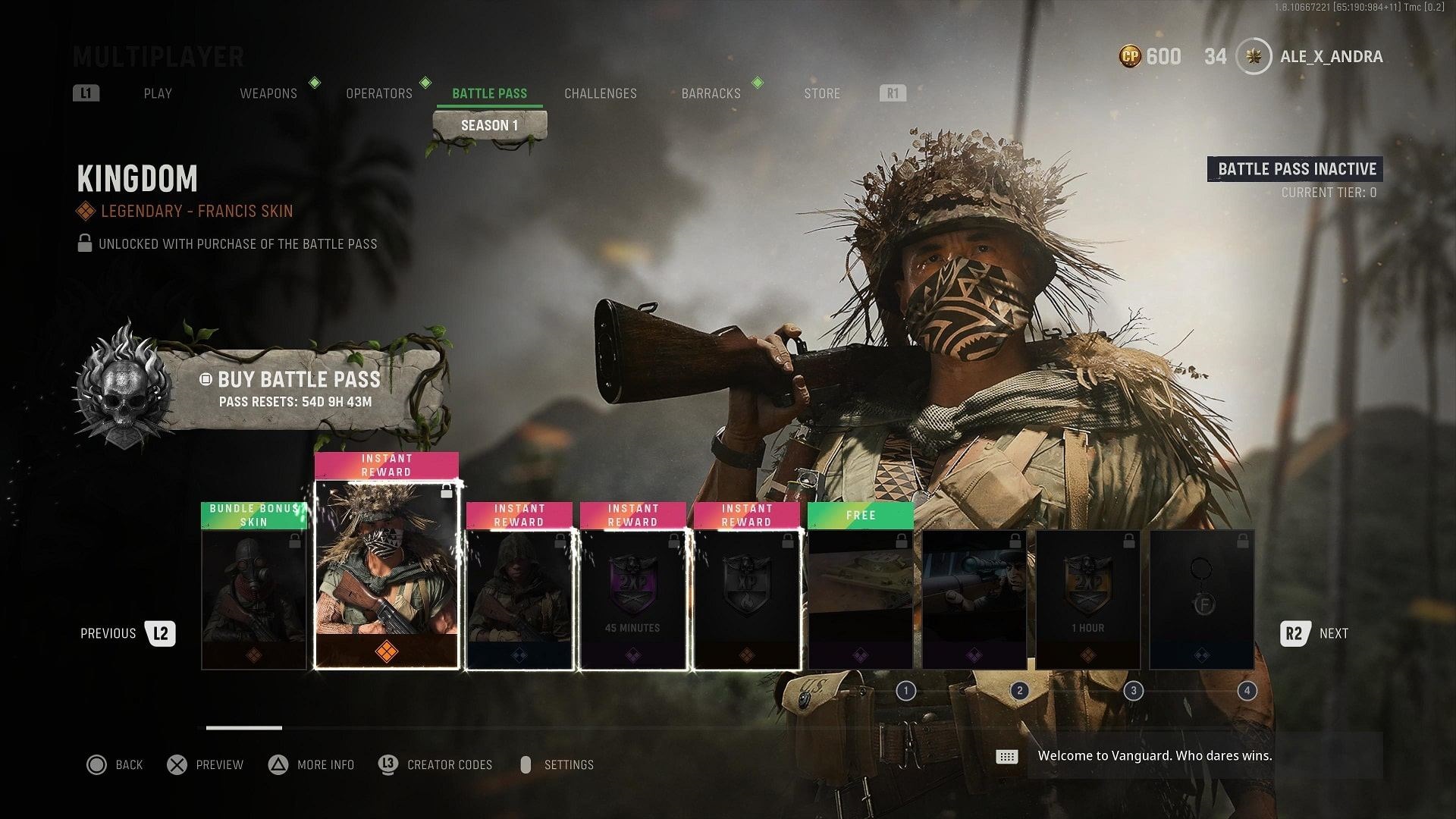This screenshot has height=819, width=1456.
Task: Open the Barracks tab
Action: click(x=711, y=93)
